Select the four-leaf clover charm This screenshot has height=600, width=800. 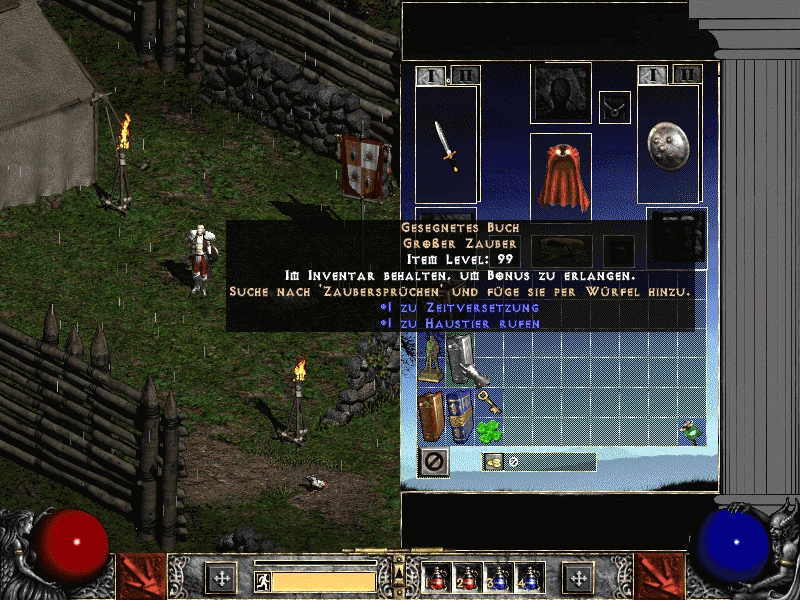click(488, 431)
